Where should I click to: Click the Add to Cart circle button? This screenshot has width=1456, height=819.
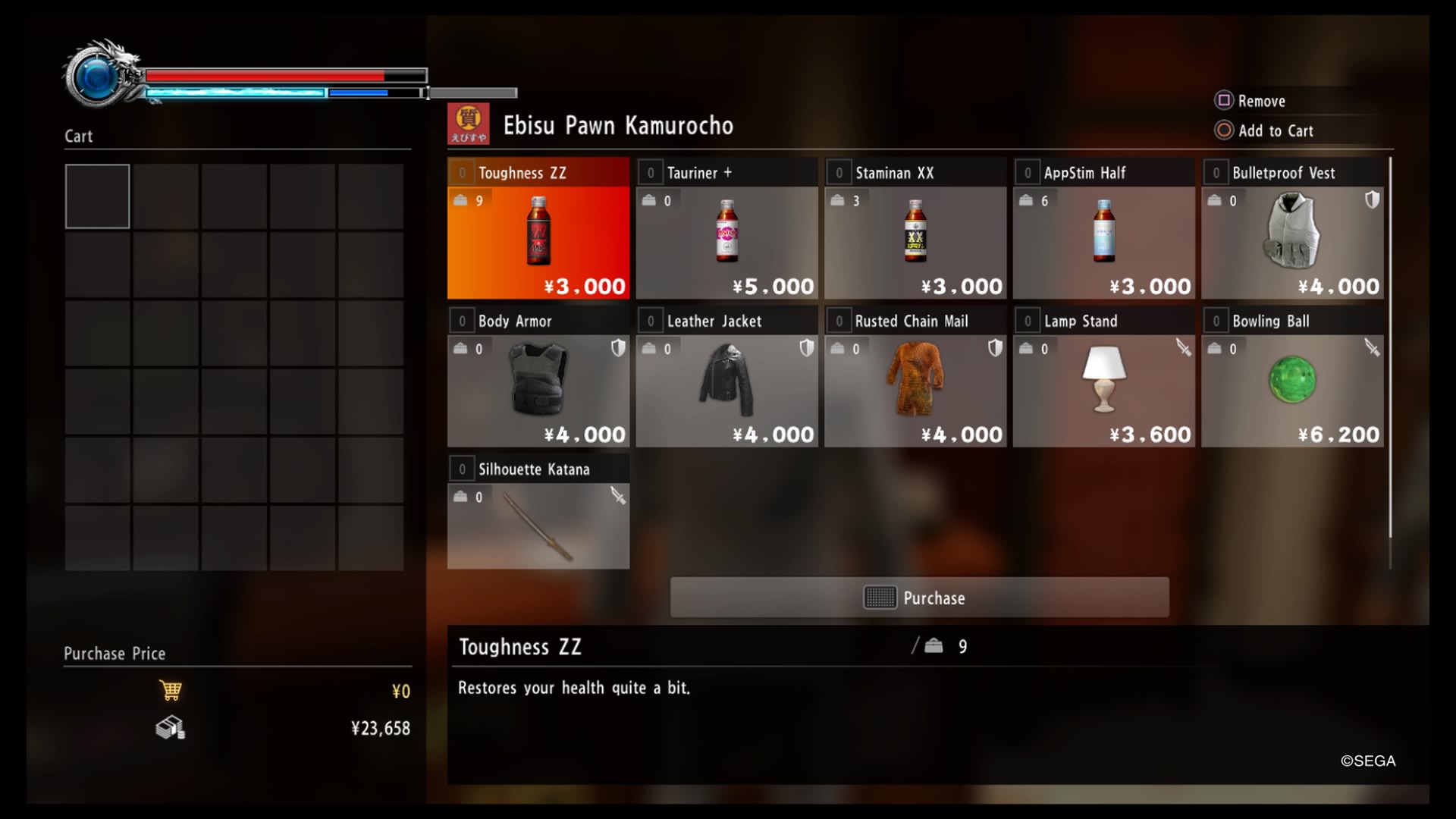[1223, 130]
